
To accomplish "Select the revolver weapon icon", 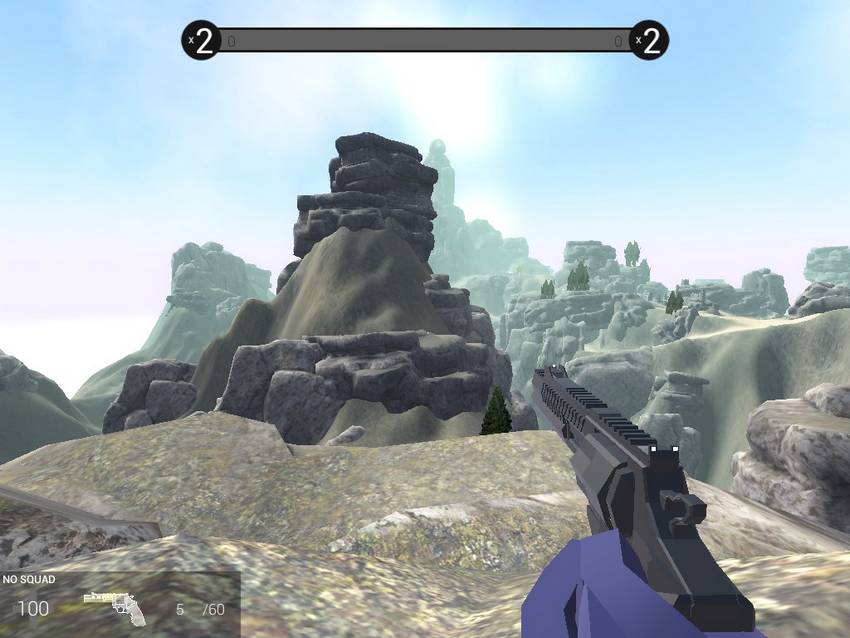I will pos(113,606).
